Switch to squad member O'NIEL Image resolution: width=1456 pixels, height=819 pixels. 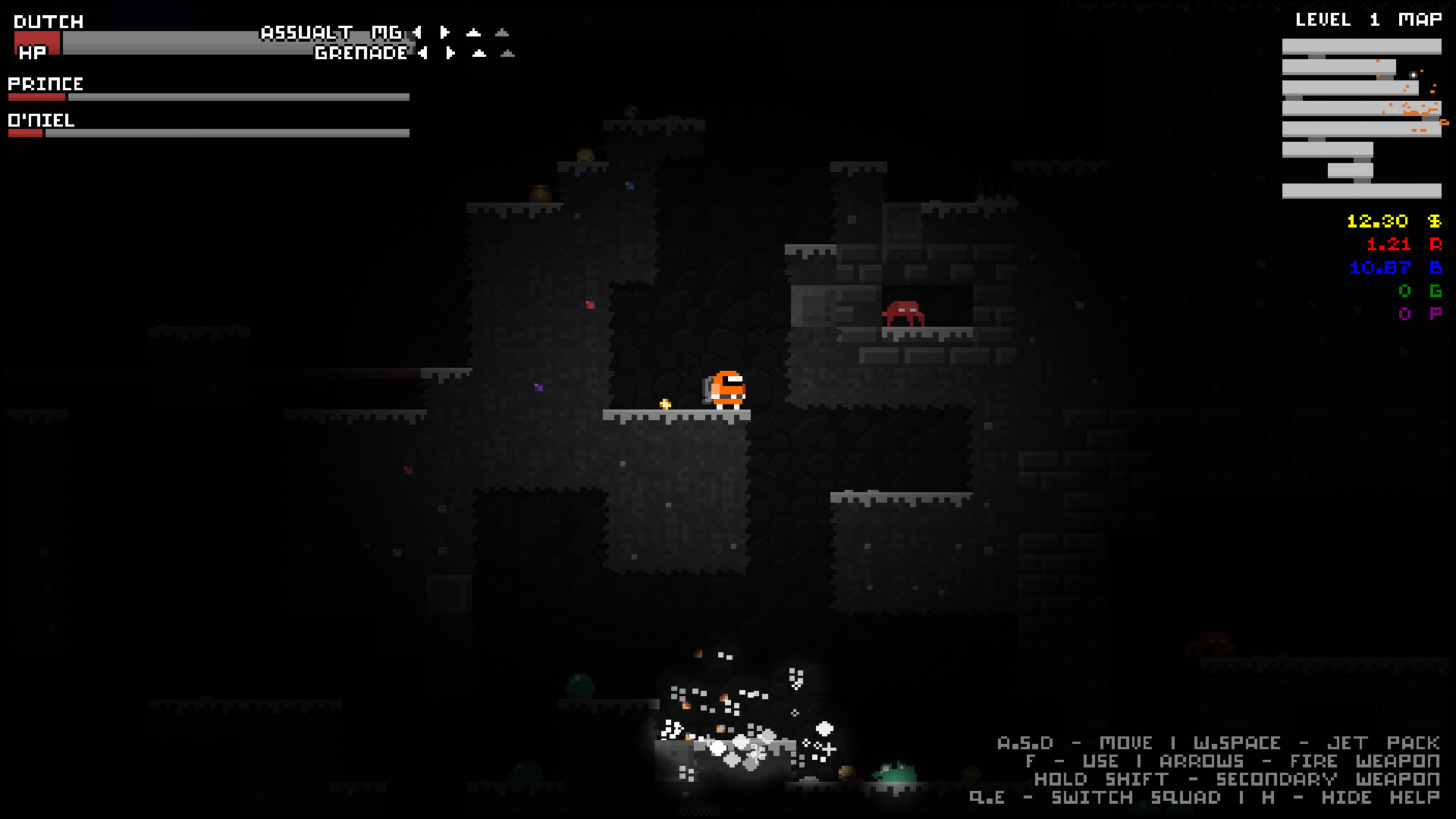(x=42, y=120)
